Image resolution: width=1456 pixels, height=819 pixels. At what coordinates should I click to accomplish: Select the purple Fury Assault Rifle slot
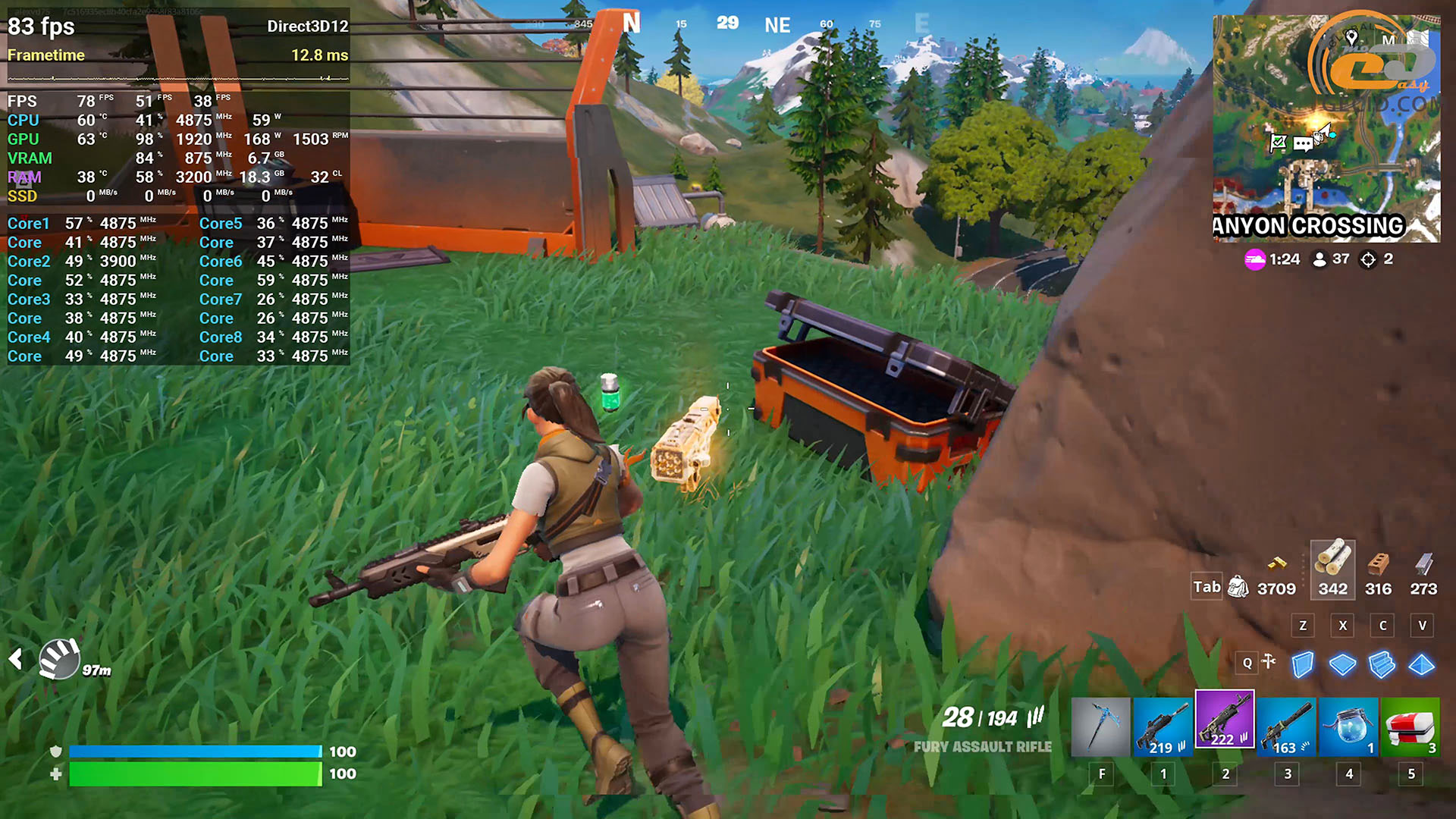1225,720
